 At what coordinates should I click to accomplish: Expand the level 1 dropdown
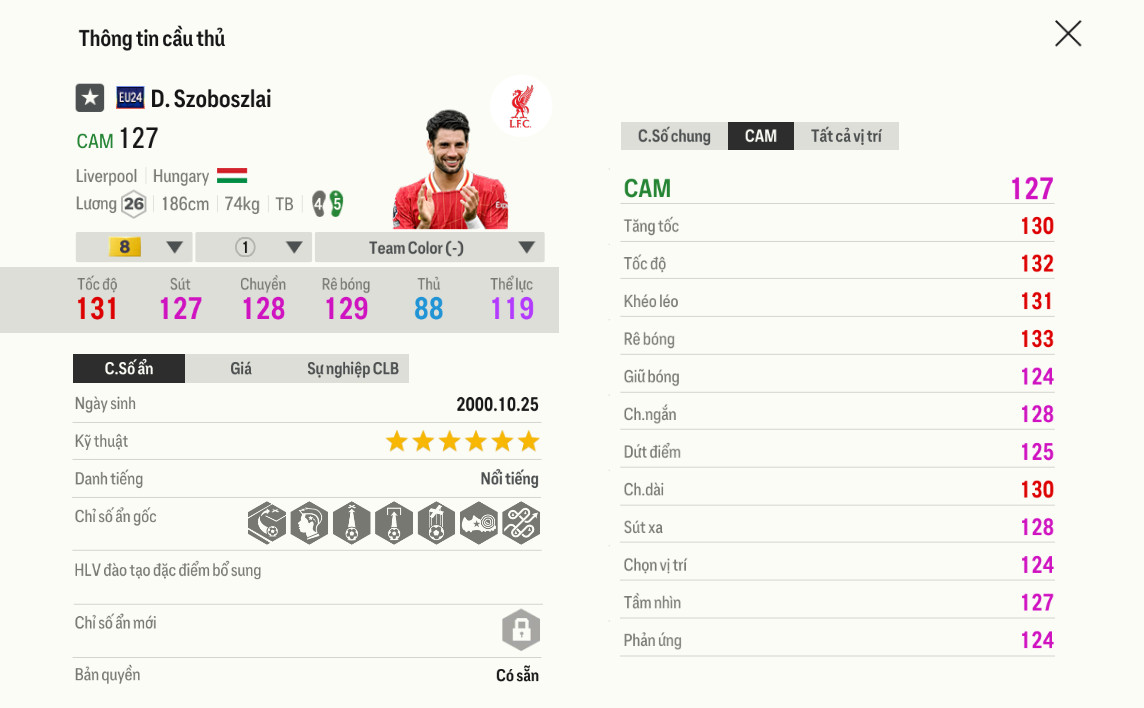click(254, 248)
